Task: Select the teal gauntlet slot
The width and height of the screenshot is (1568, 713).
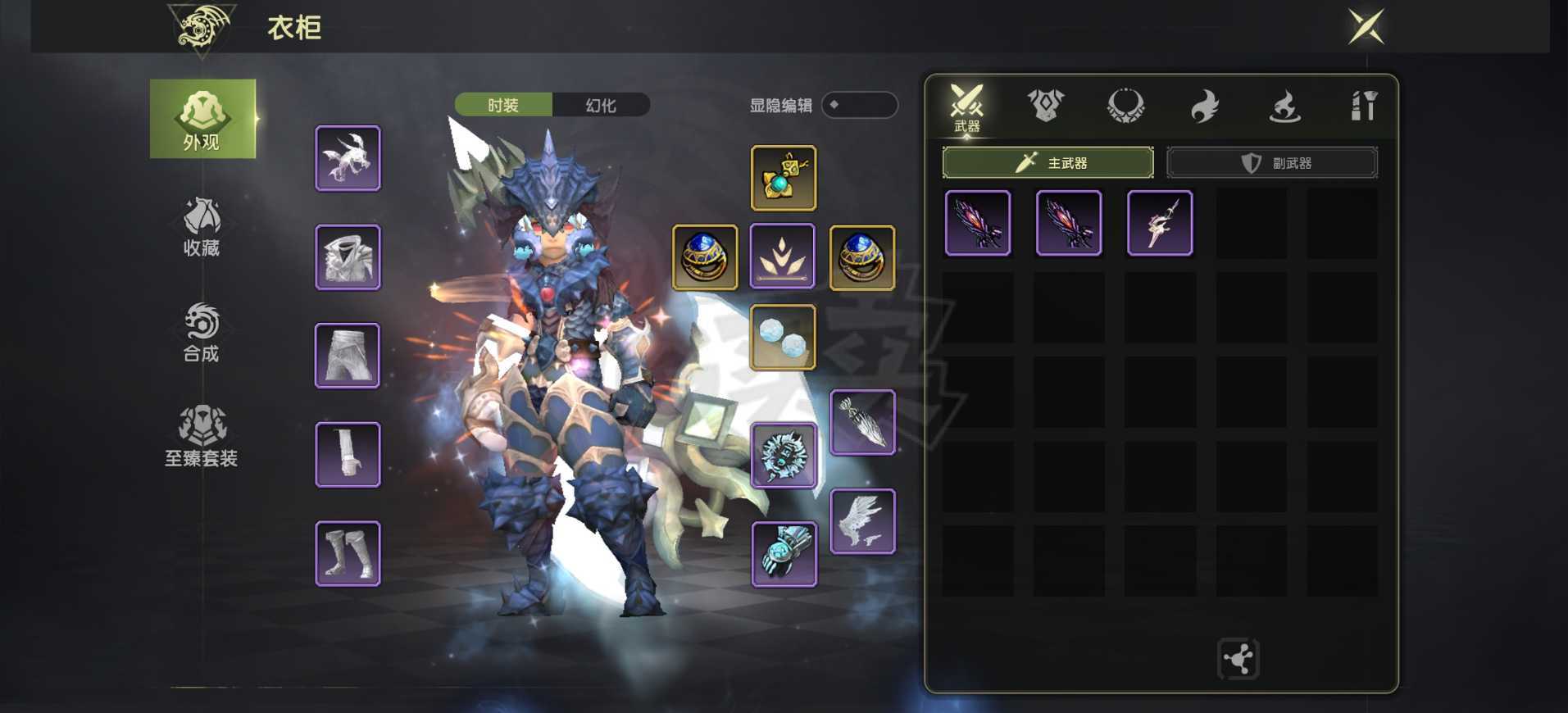Action: (784, 554)
